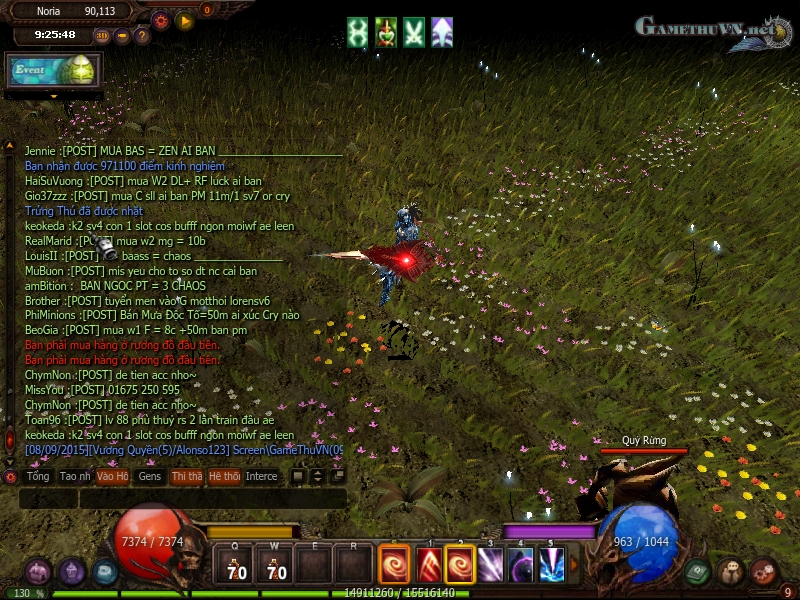Click the orange play arrow button
This screenshot has width=800, height=600.
[184, 20]
